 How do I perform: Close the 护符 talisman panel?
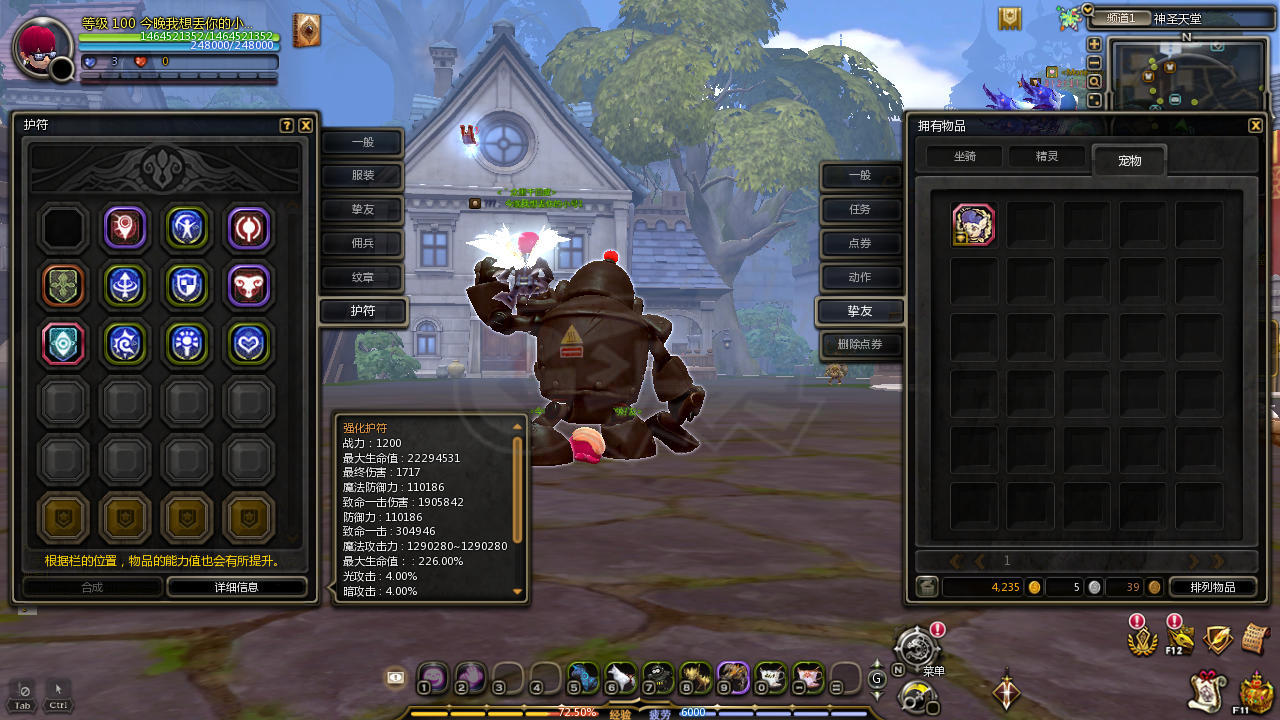306,126
